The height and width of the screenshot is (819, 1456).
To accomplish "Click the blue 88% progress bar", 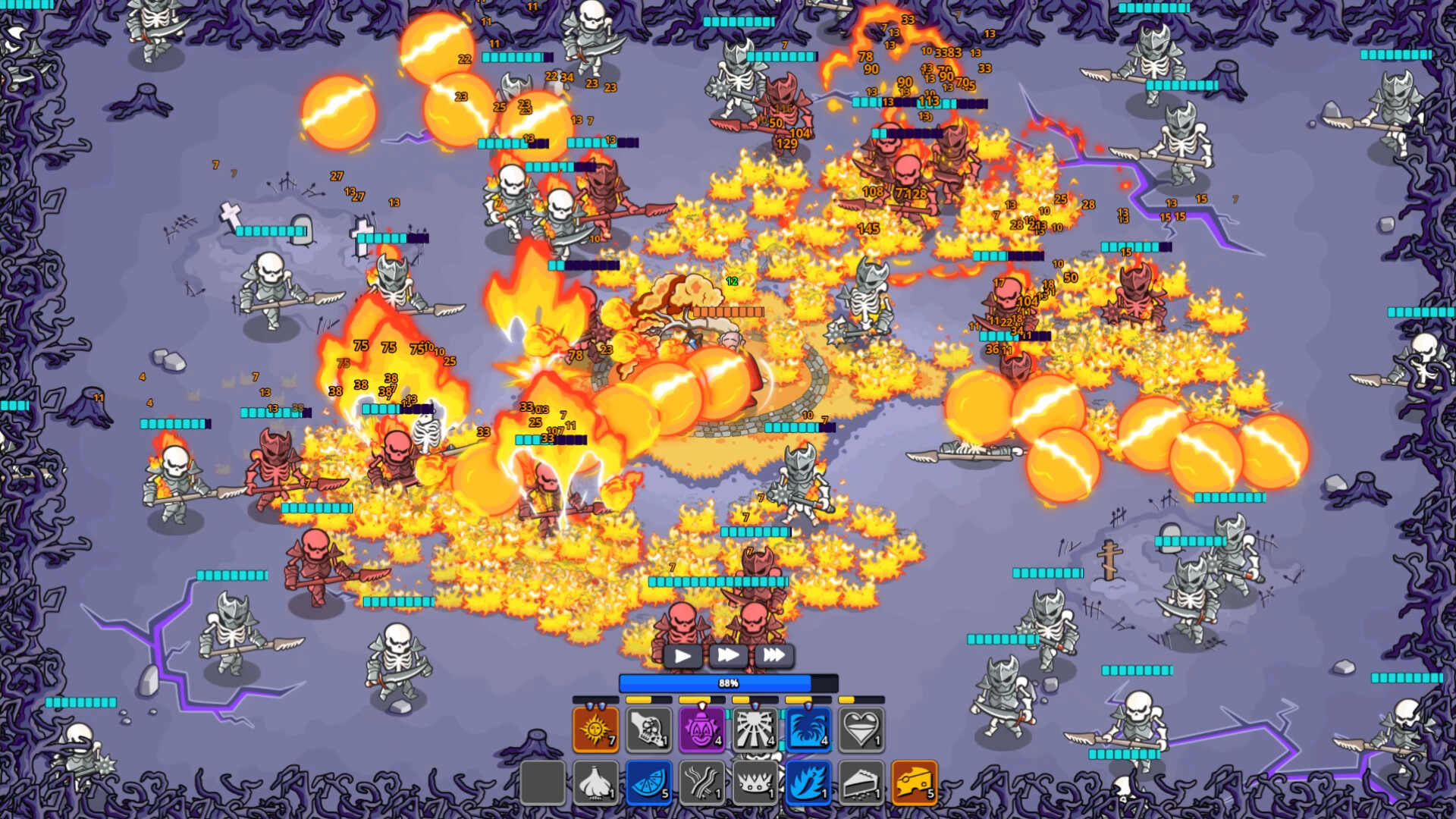I will point(728,682).
